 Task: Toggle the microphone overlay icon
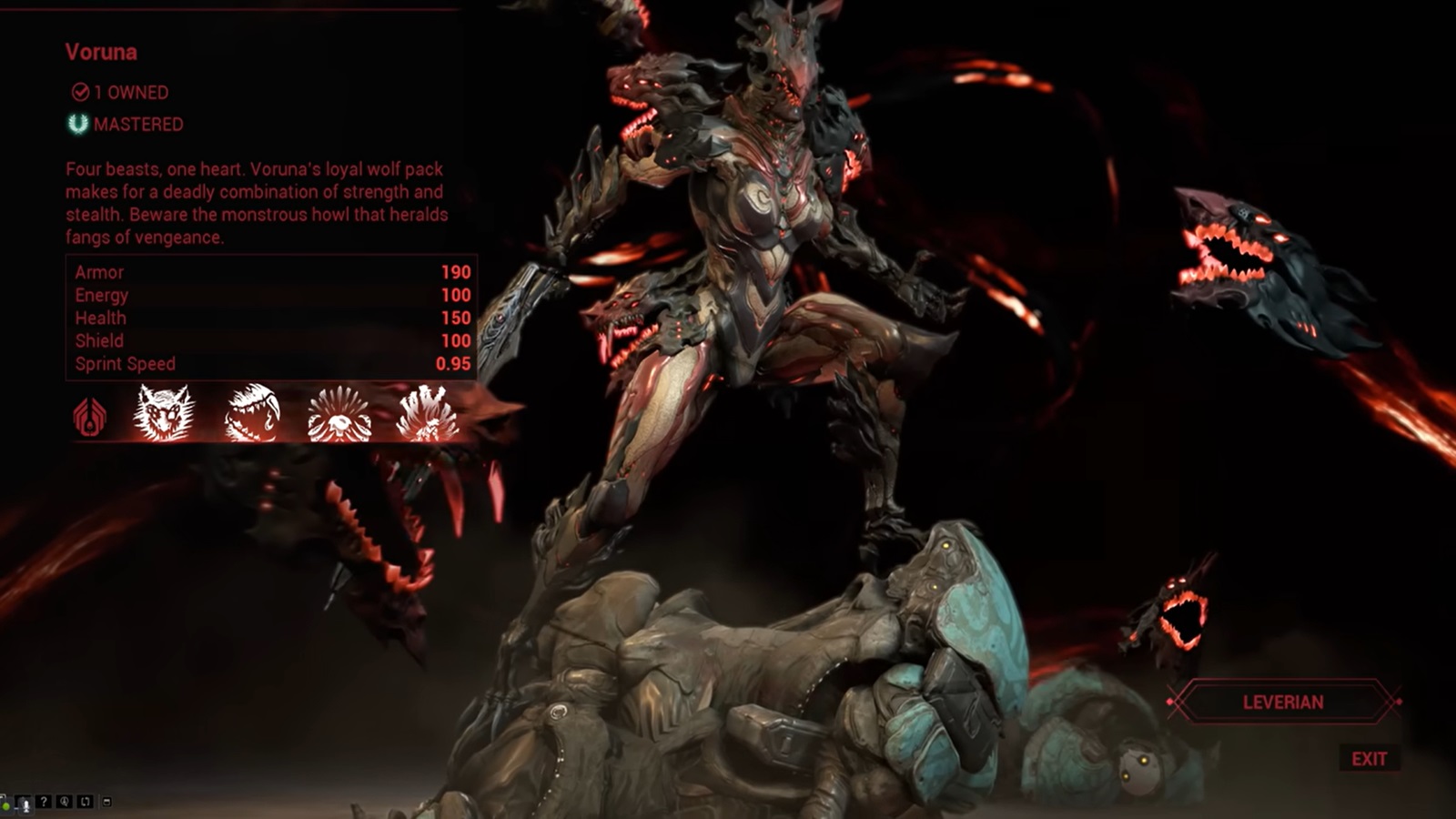(25, 803)
